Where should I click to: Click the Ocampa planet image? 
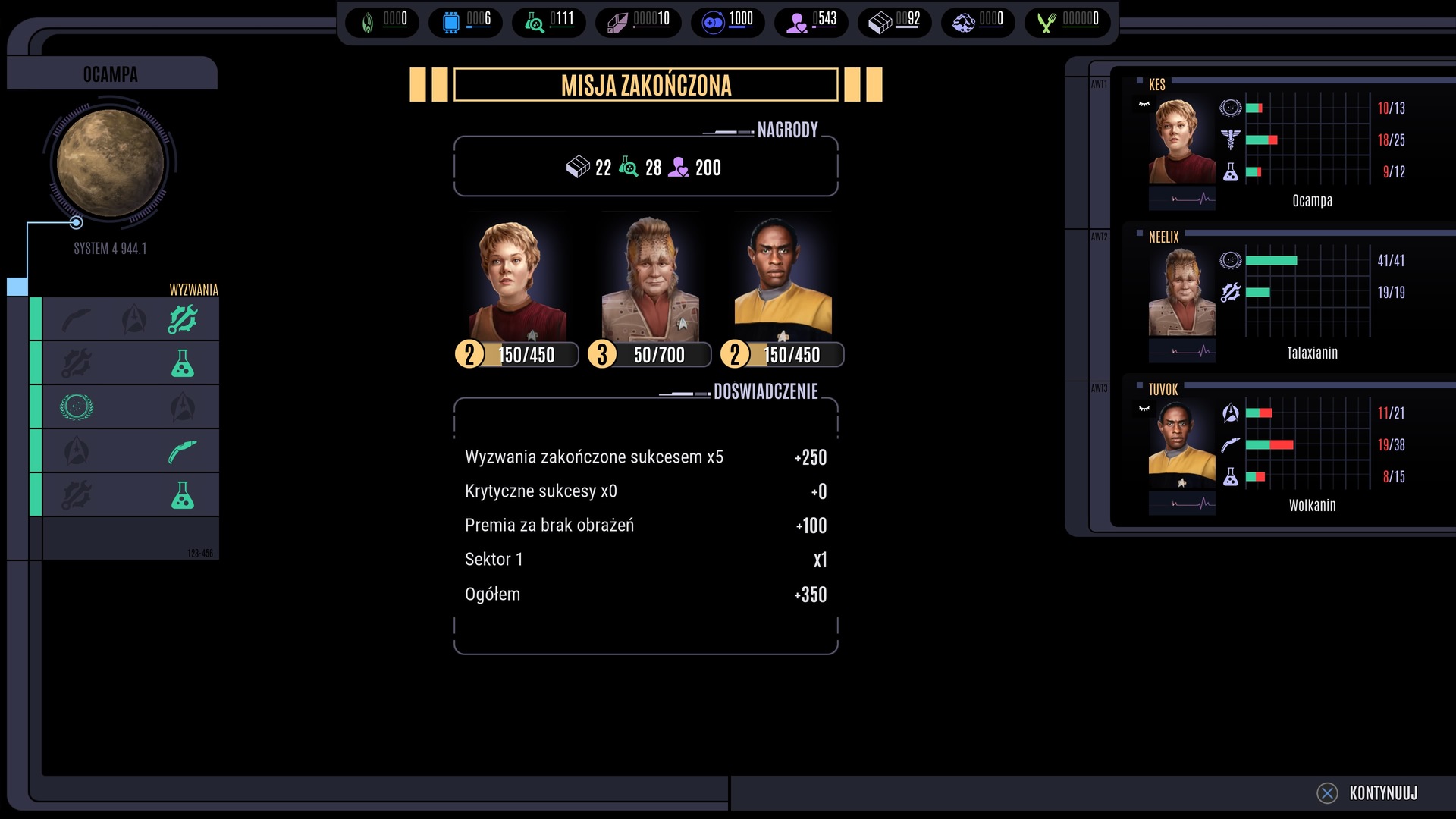(x=111, y=162)
